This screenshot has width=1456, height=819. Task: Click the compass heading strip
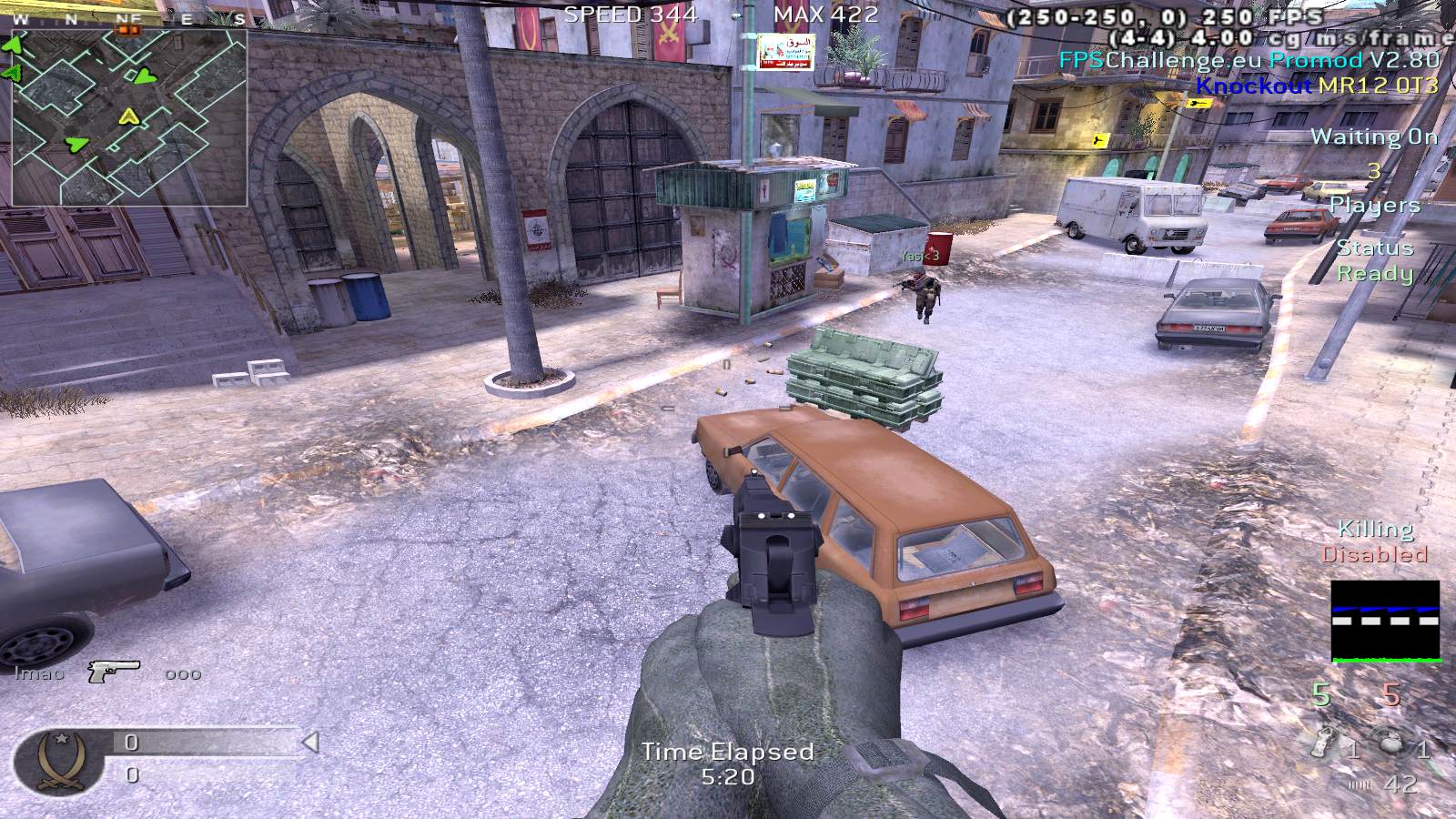tap(129, 19)
